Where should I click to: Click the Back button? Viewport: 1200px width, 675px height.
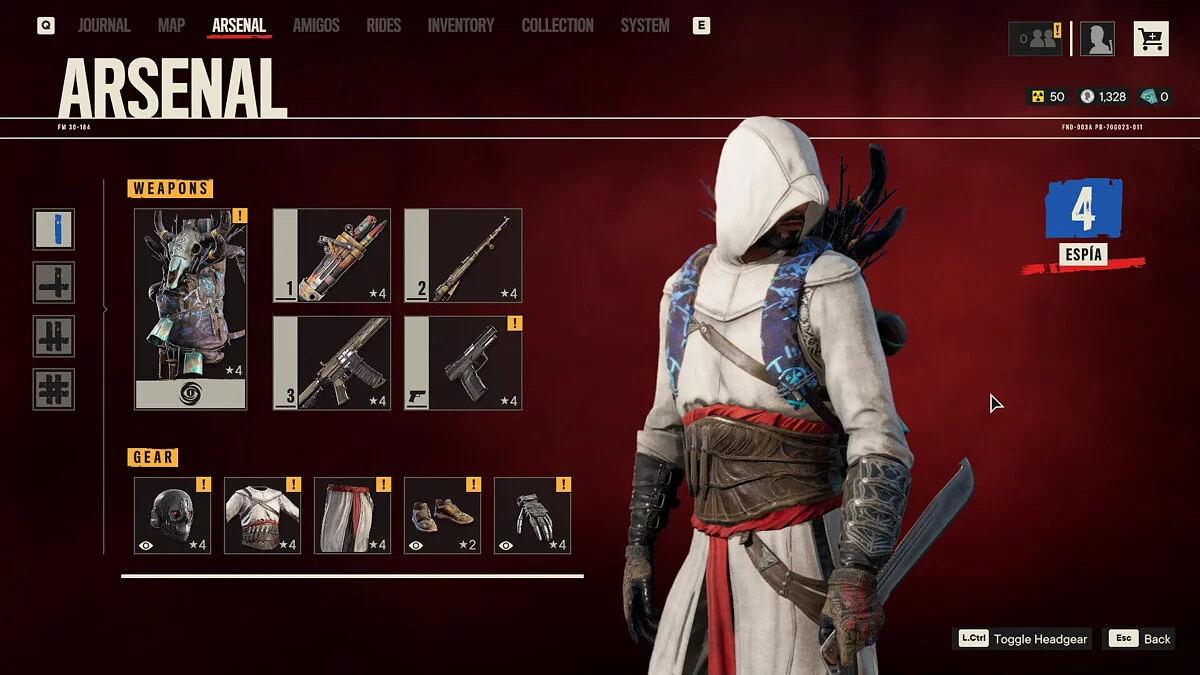click(1138, 639)
